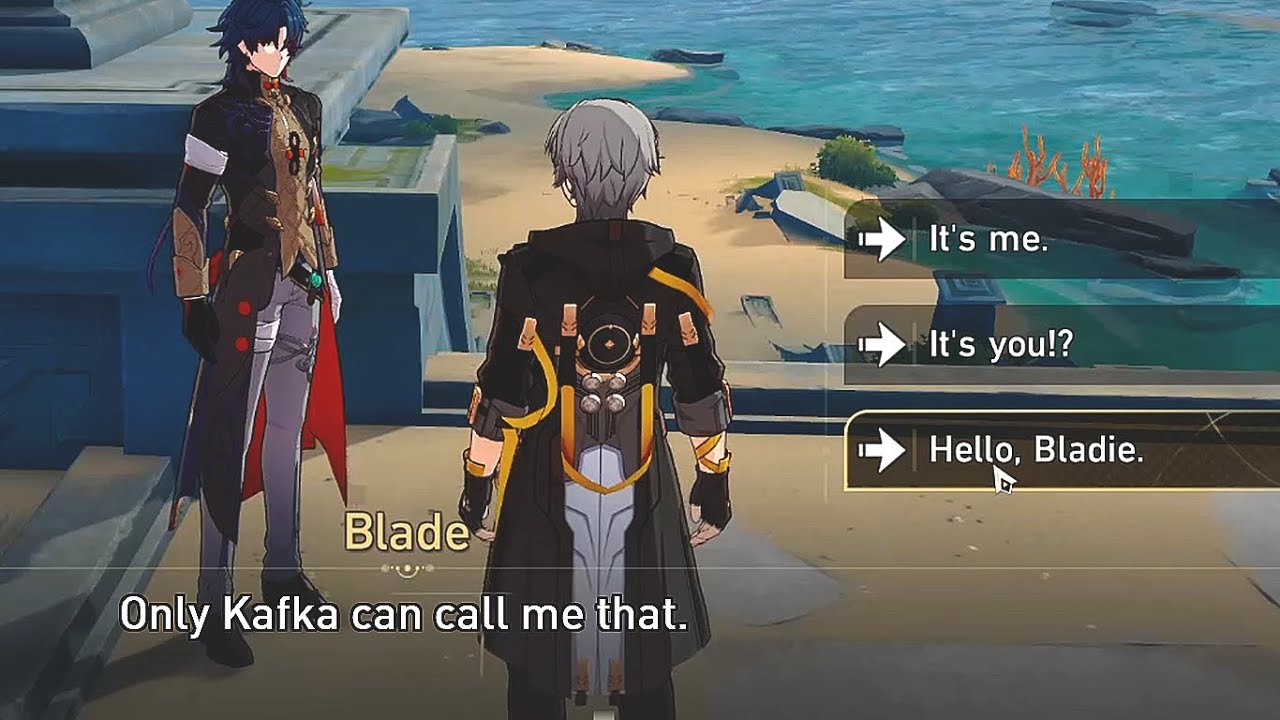
Task: Click the subtitle "Only Kafka can call me that."
Action: coord(405,619)
